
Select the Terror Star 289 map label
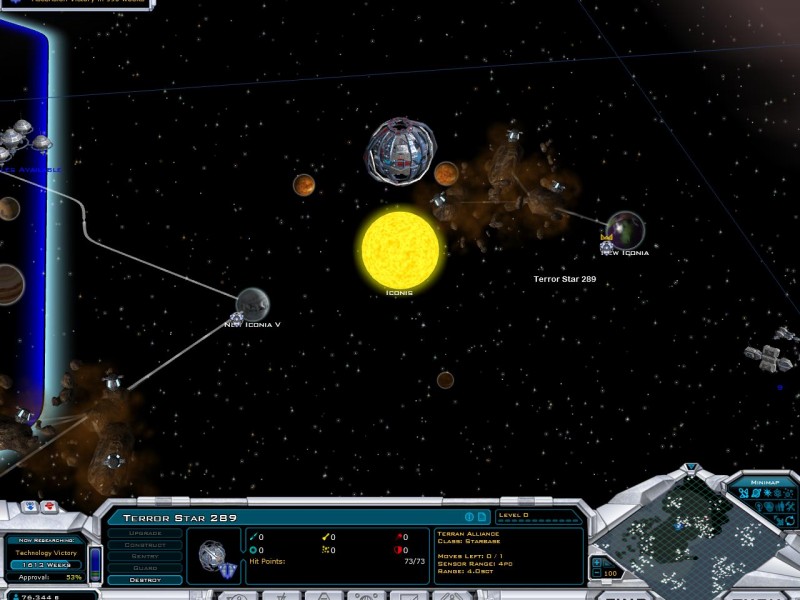point(564,279)
